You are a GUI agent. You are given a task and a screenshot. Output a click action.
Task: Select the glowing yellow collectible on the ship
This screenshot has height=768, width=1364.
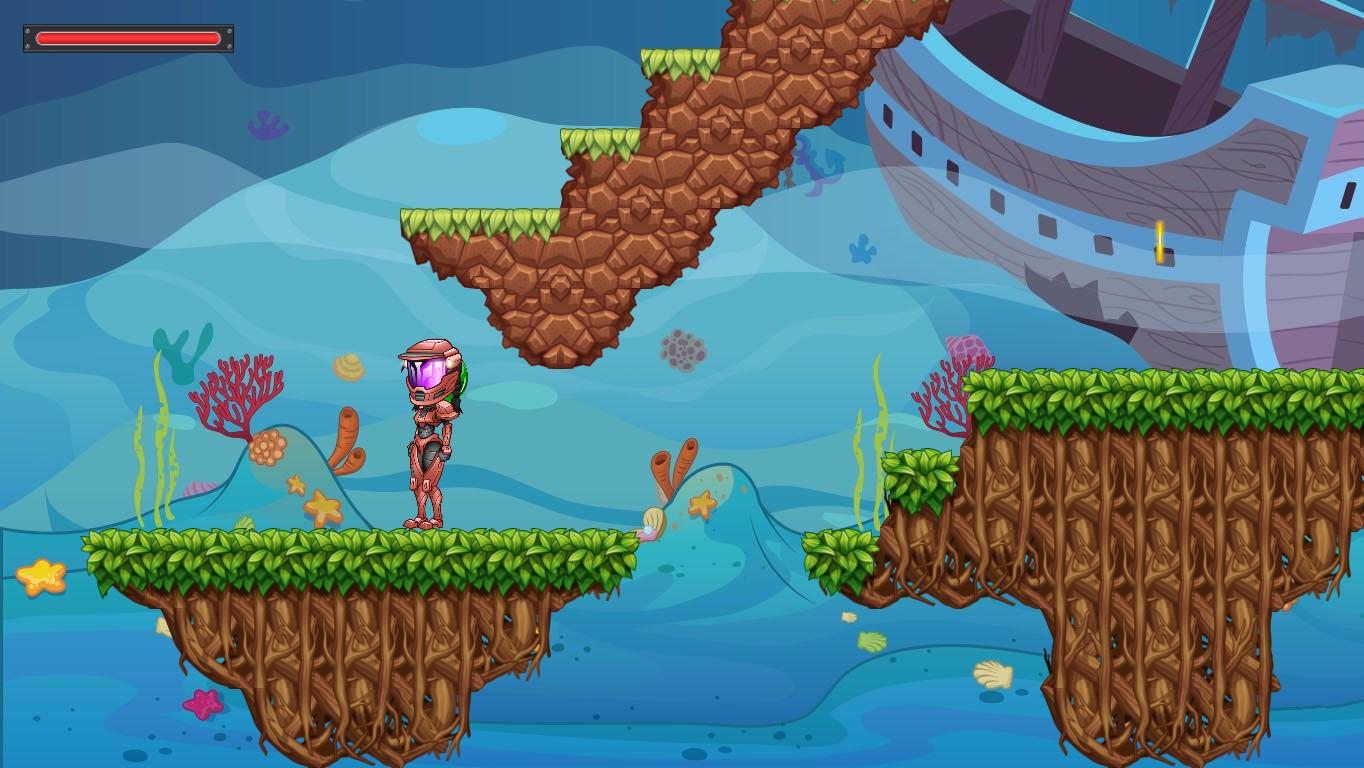pos(1161,240)
